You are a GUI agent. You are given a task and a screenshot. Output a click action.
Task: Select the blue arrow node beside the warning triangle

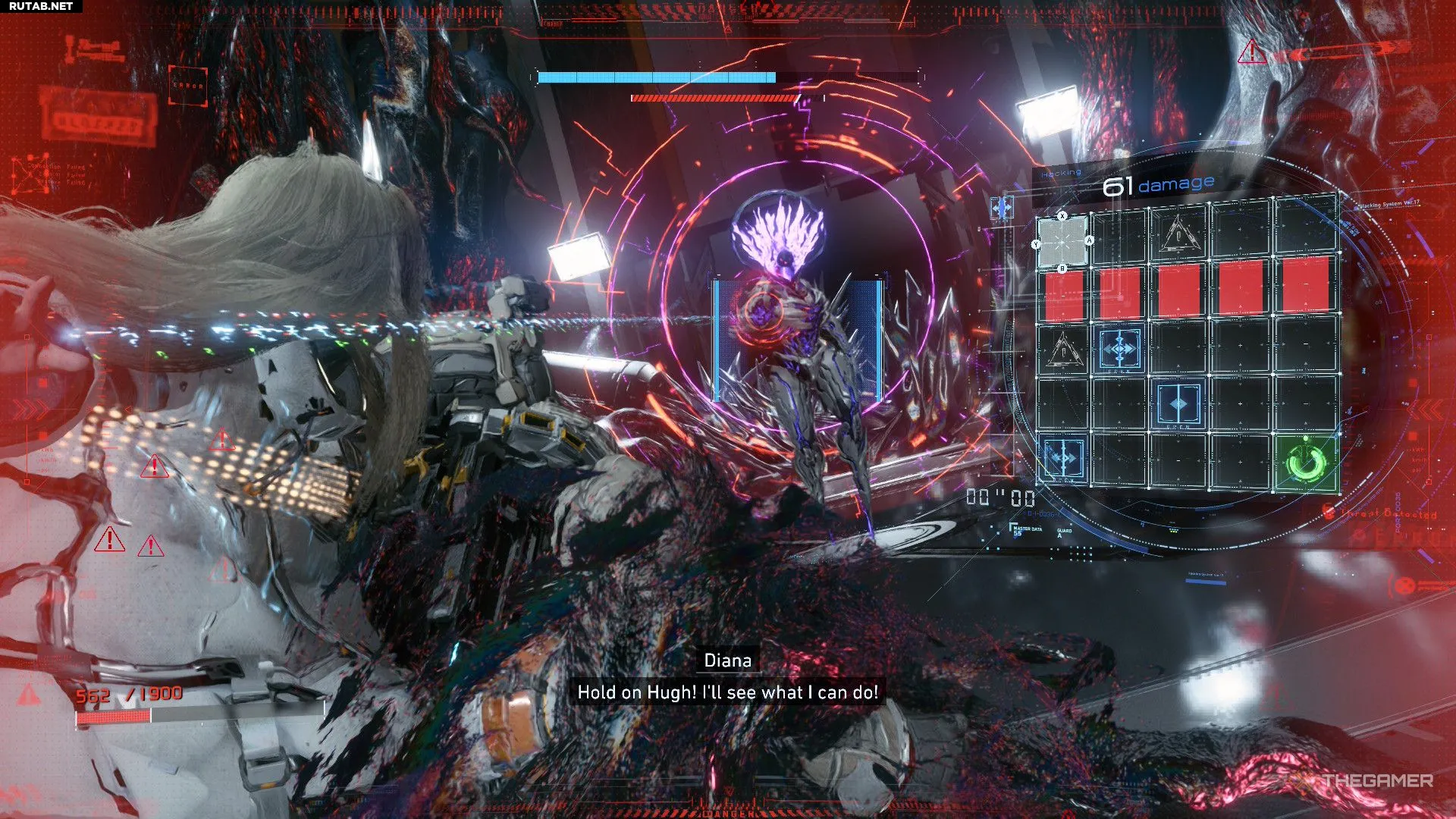(1120, 348)
